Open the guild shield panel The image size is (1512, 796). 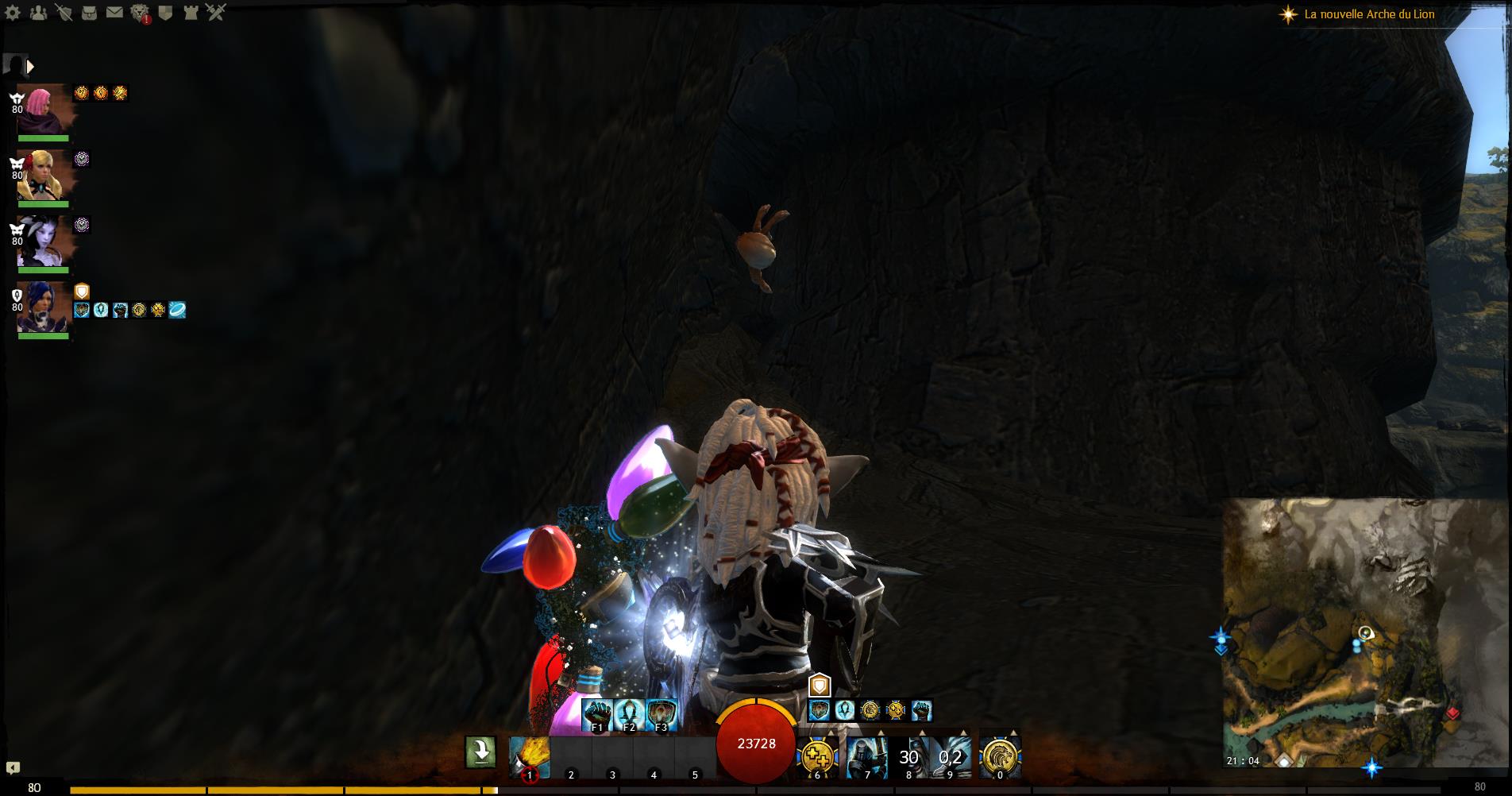coord(165,13)
